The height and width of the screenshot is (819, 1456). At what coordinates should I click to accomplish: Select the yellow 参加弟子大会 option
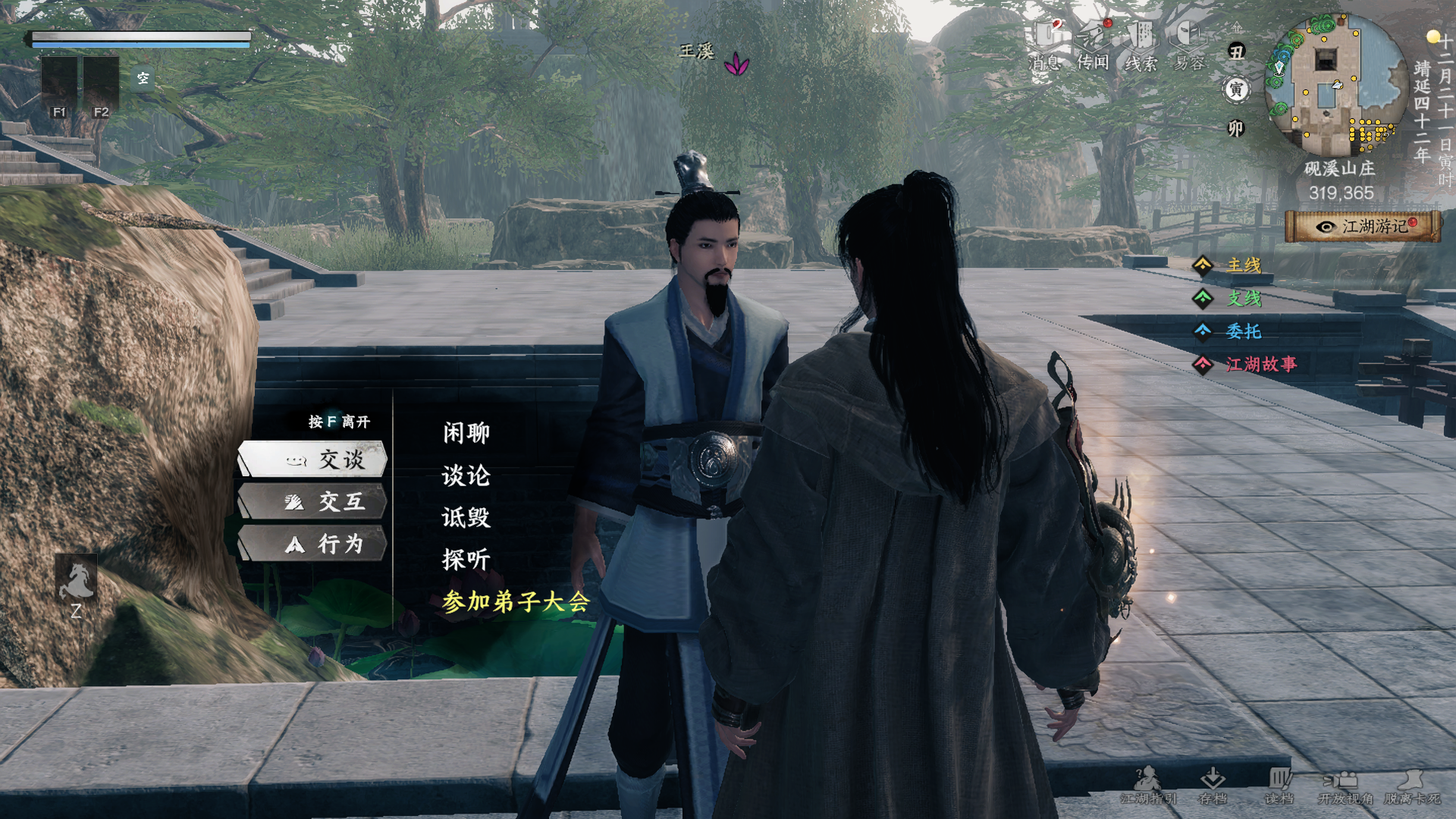516,601
